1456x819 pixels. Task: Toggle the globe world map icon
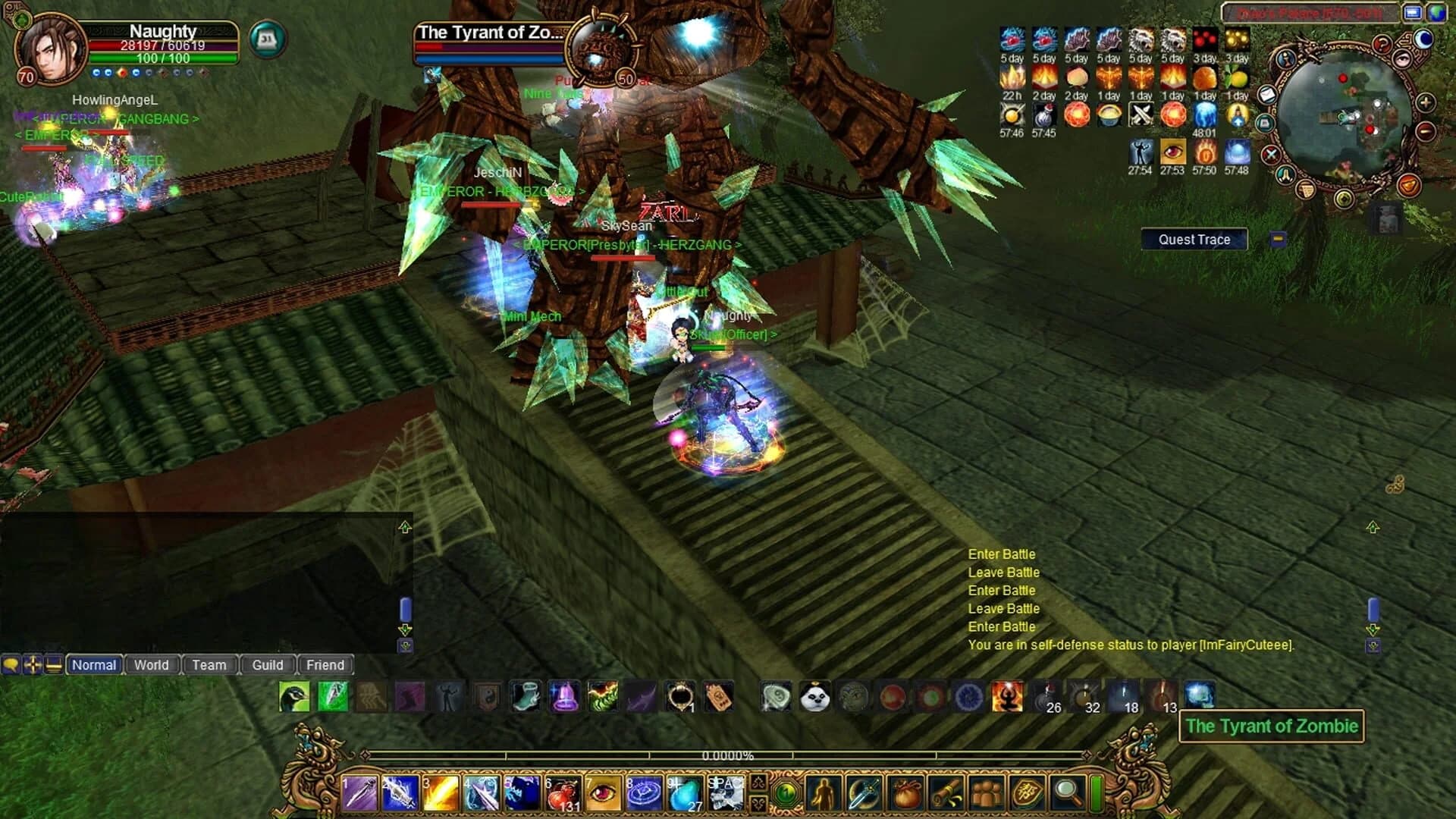1438,13
